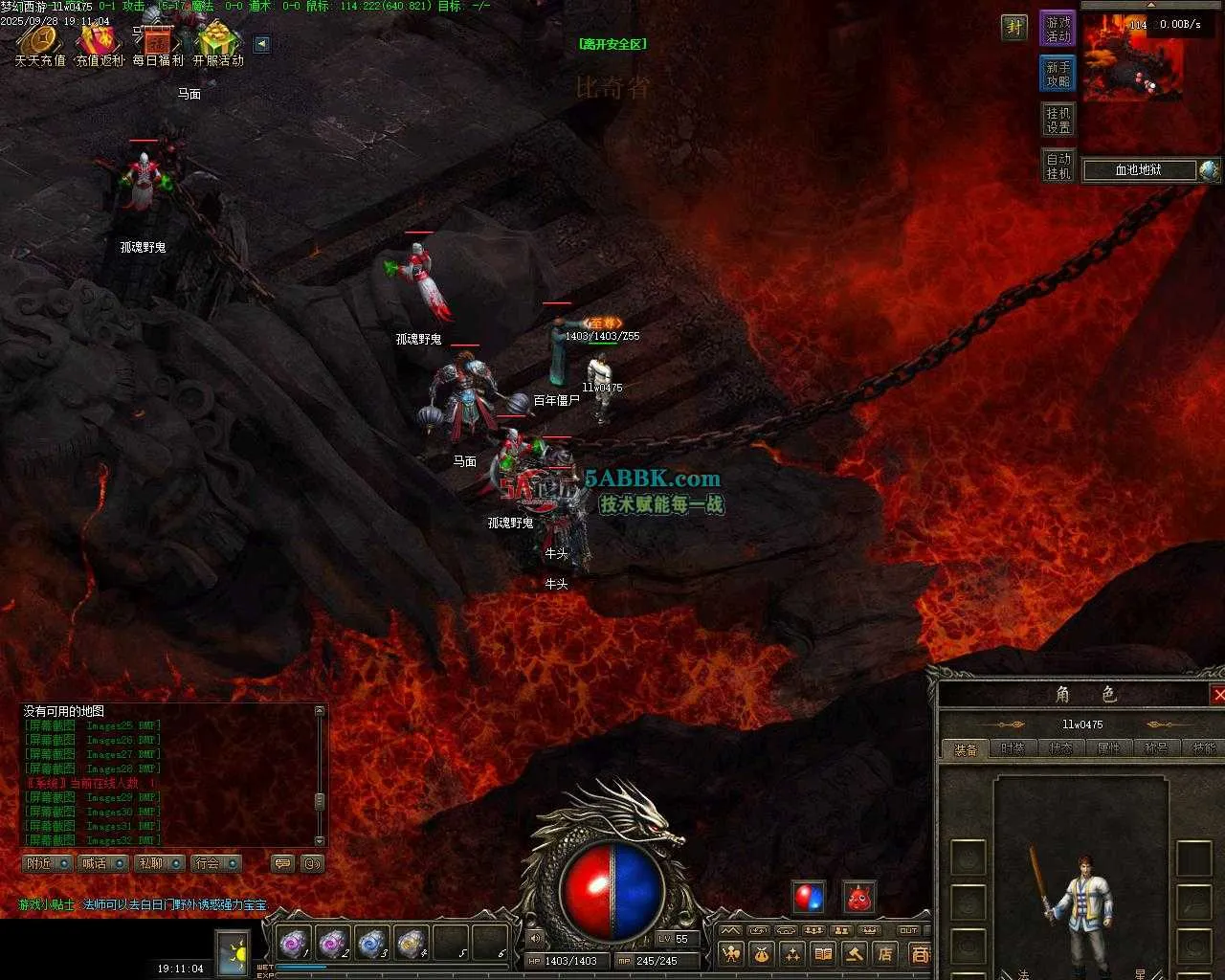
Task: Switch to the 状态 status tab
Action: tap(1060, 748)
